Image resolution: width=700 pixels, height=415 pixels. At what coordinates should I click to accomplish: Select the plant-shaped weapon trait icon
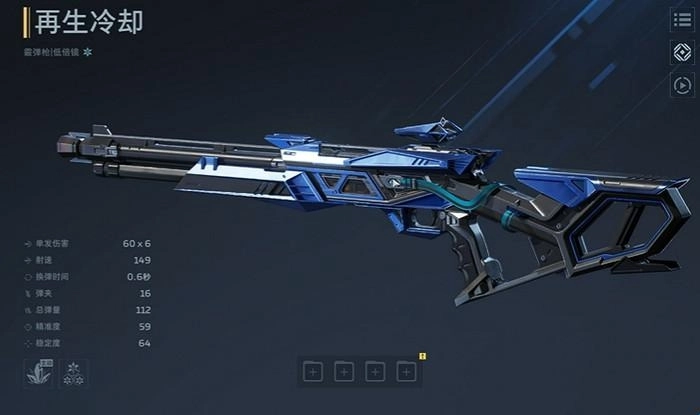click(39, 374)
